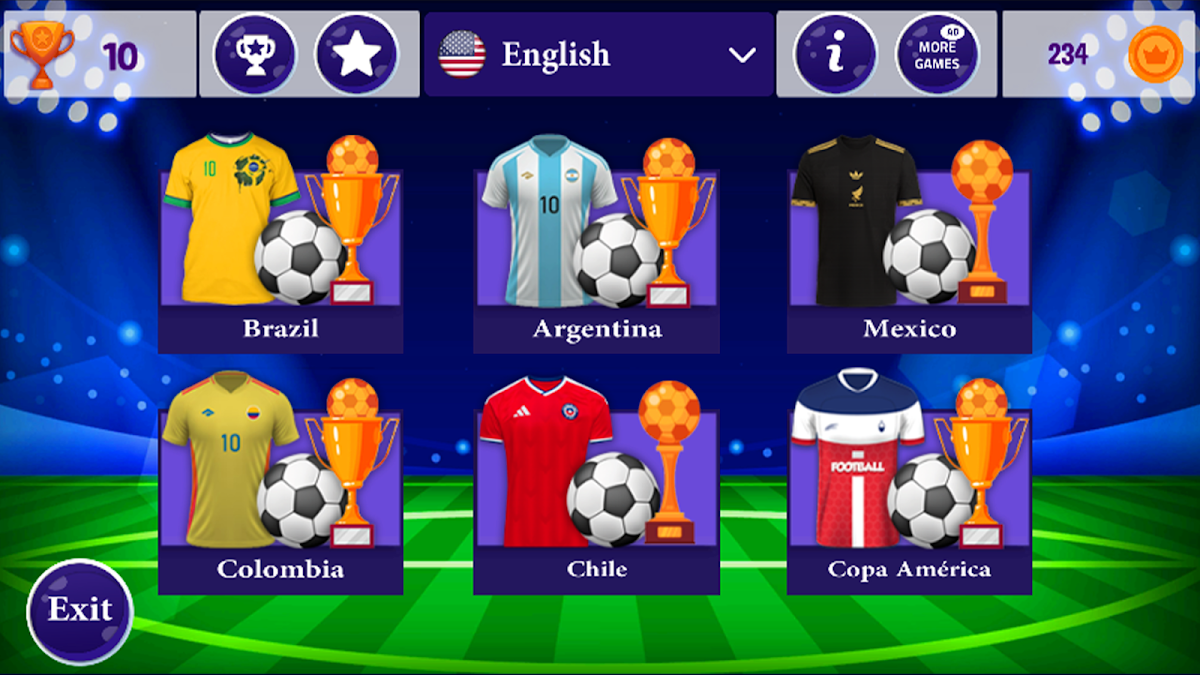Click the Exit button
Image resolution: width=1200 pixels, height=675 pixels.
(80, 610)
